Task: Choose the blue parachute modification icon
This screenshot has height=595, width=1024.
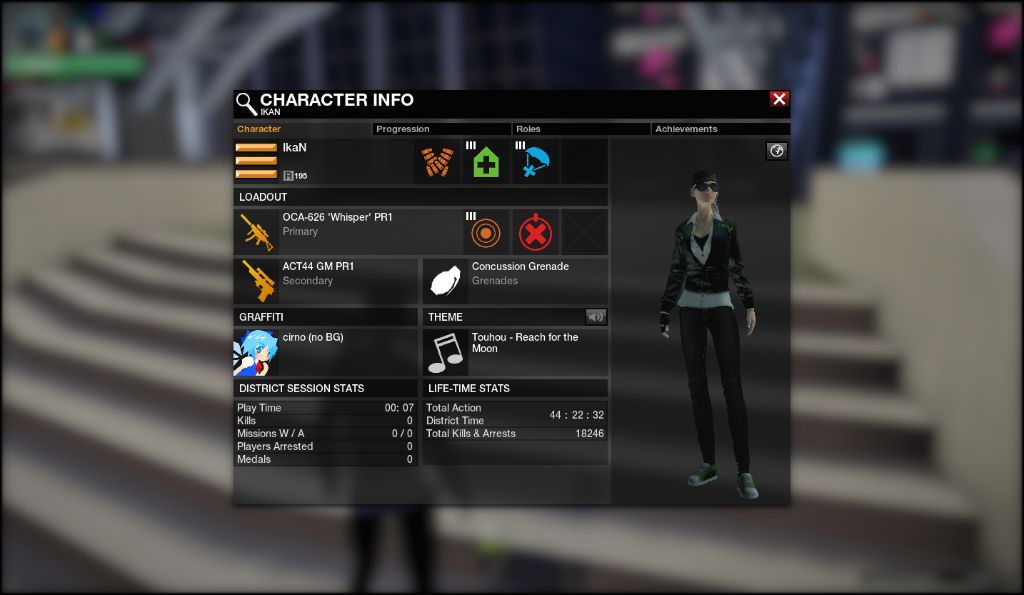Action: tap(535, 162)
